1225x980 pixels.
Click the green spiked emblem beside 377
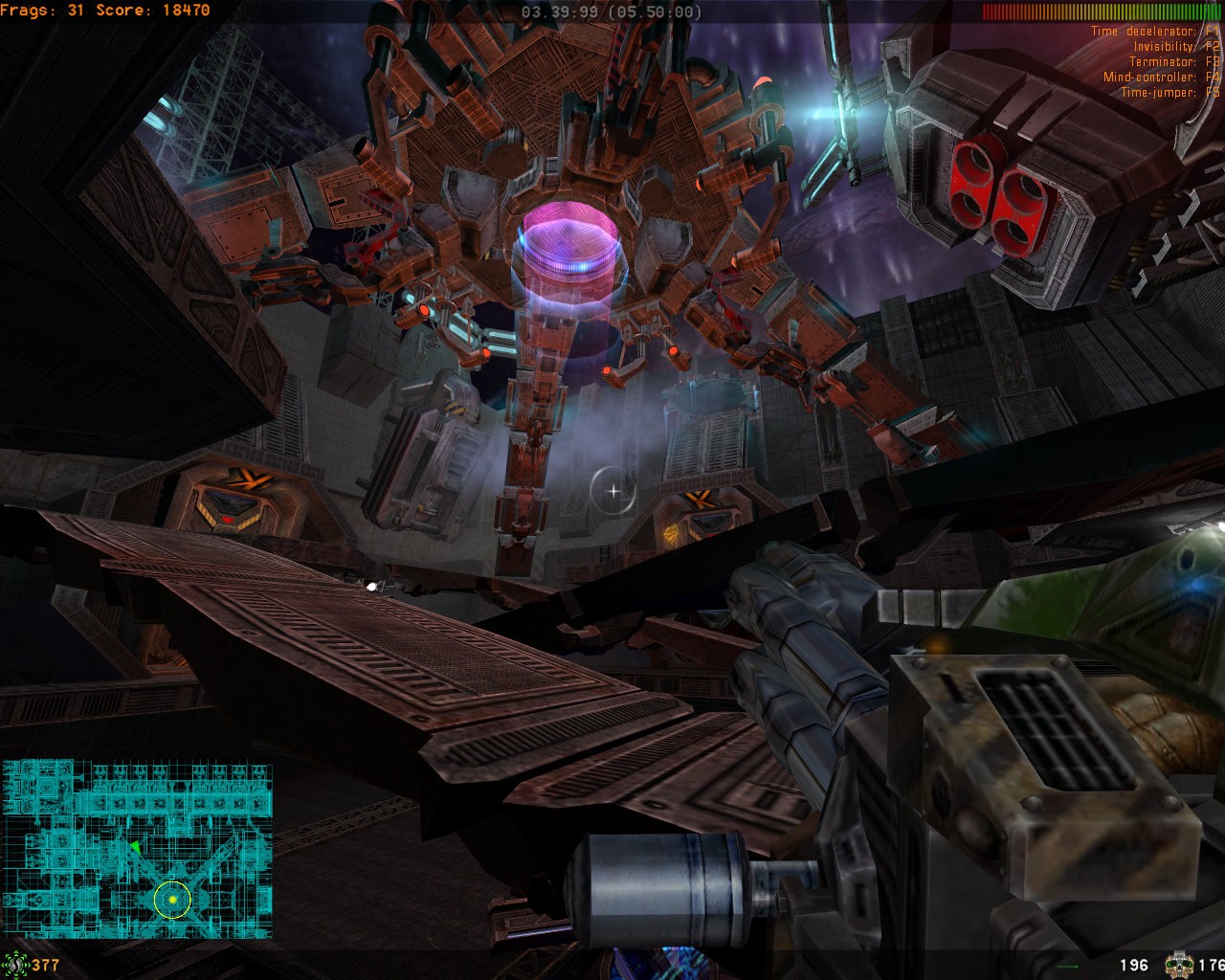click(x=14, y=964)
